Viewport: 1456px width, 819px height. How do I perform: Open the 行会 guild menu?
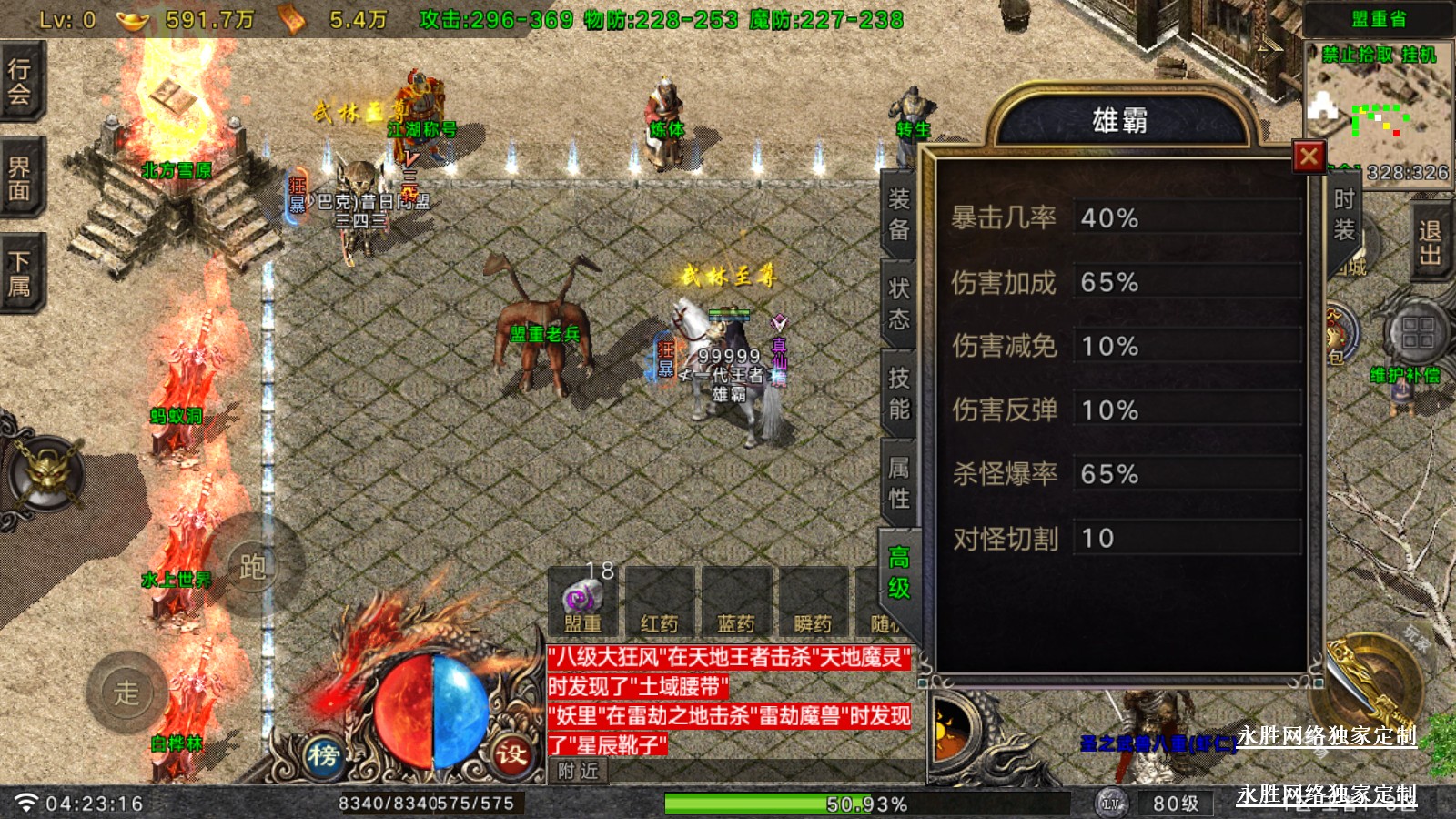point(20,81)
